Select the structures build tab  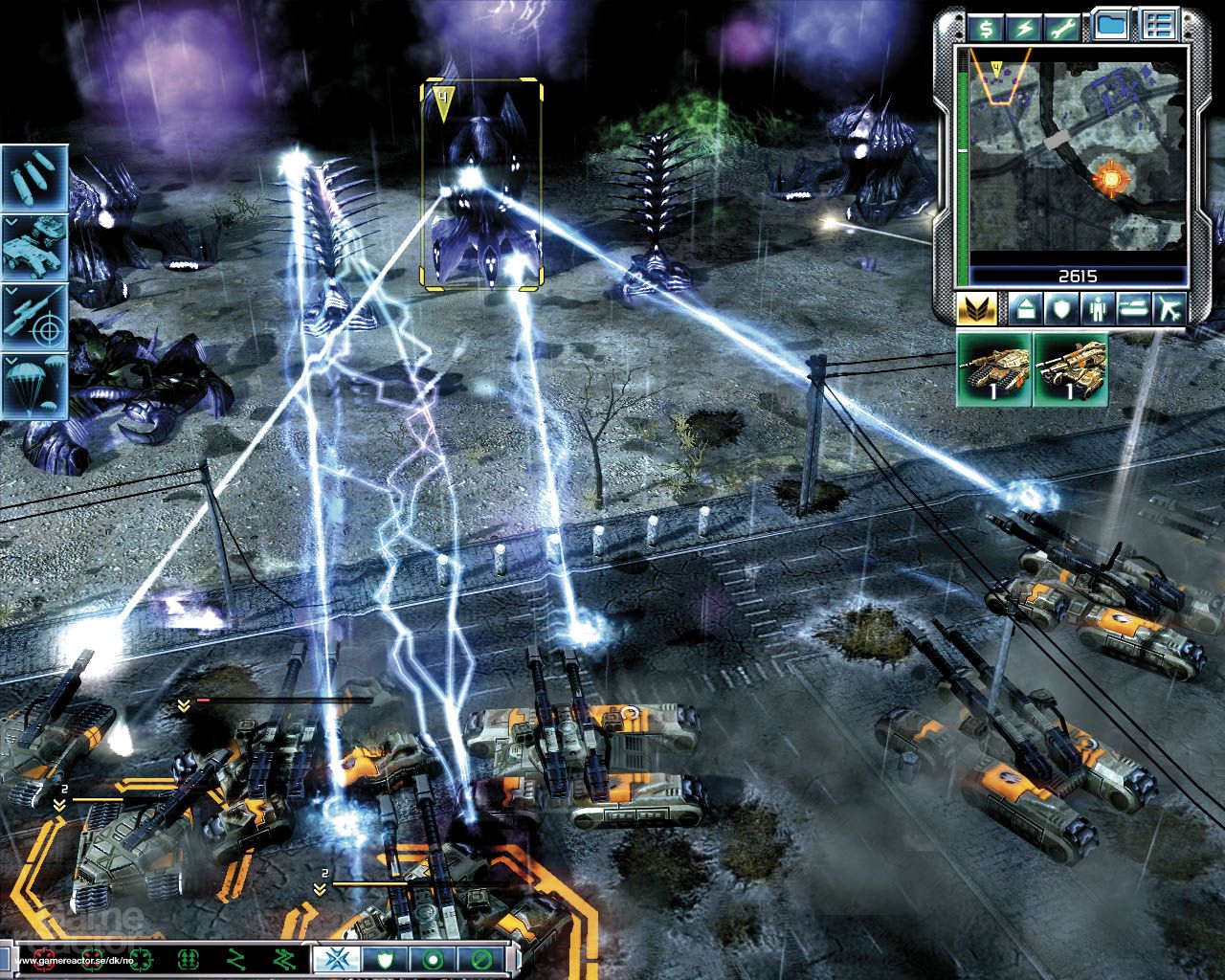coord(1026,309)
